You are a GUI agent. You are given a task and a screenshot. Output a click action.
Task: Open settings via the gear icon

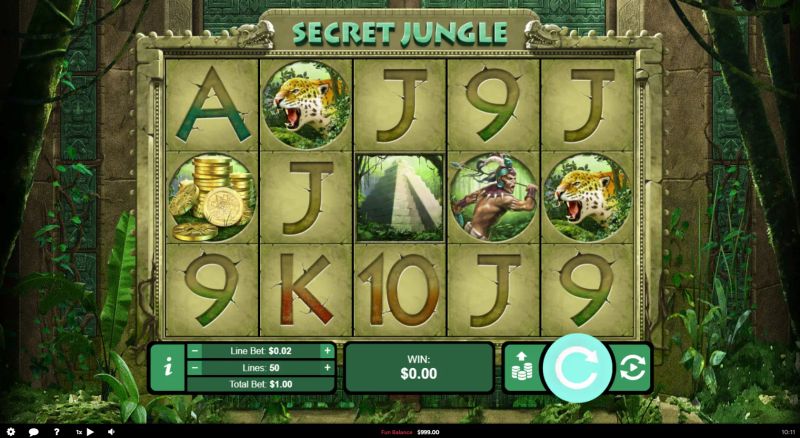point(12,432)
